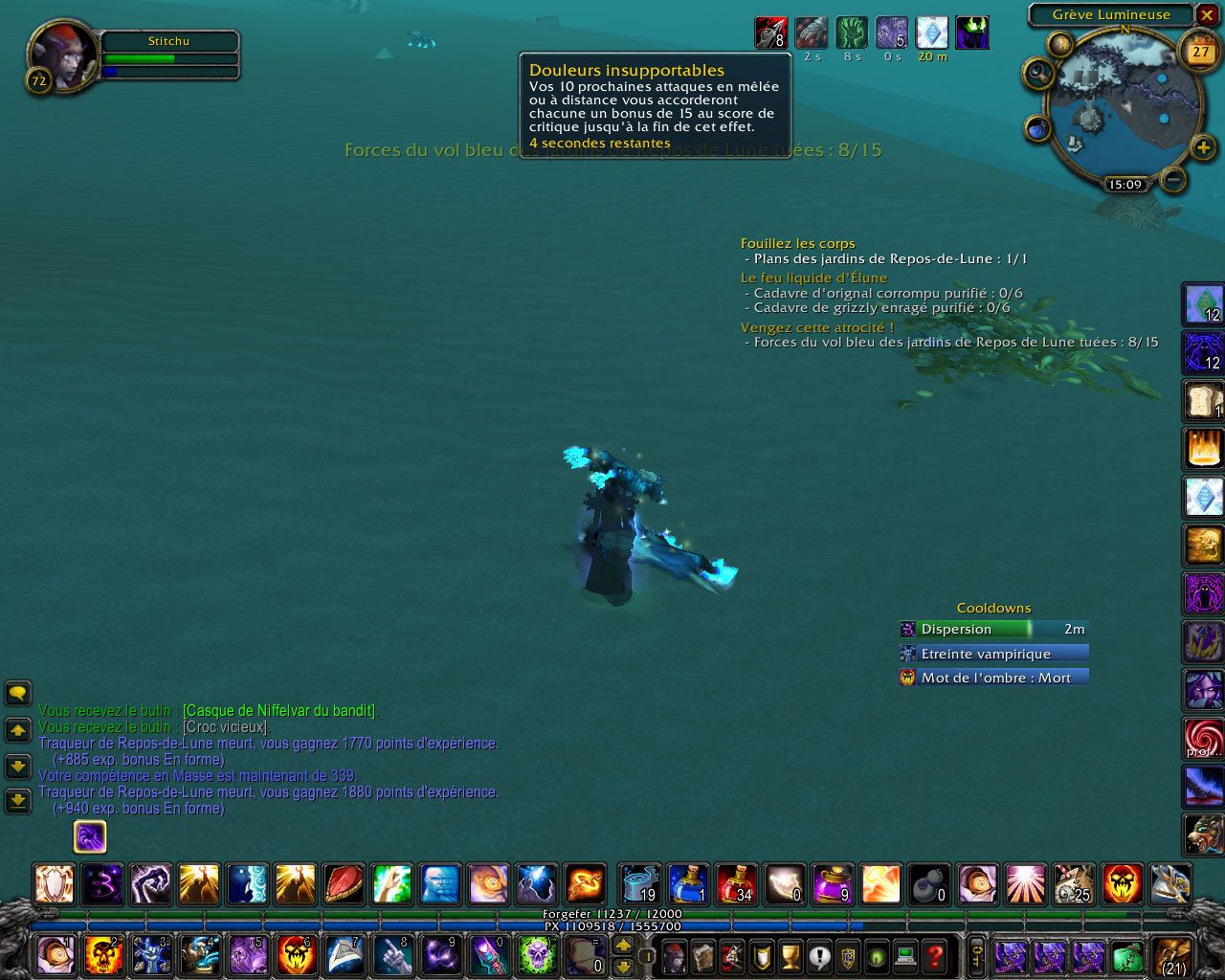Image resolution: width=1225 pixels, height=980 pixels.
Task: Zoom in the minimap with plus button
Action: 1203,147
